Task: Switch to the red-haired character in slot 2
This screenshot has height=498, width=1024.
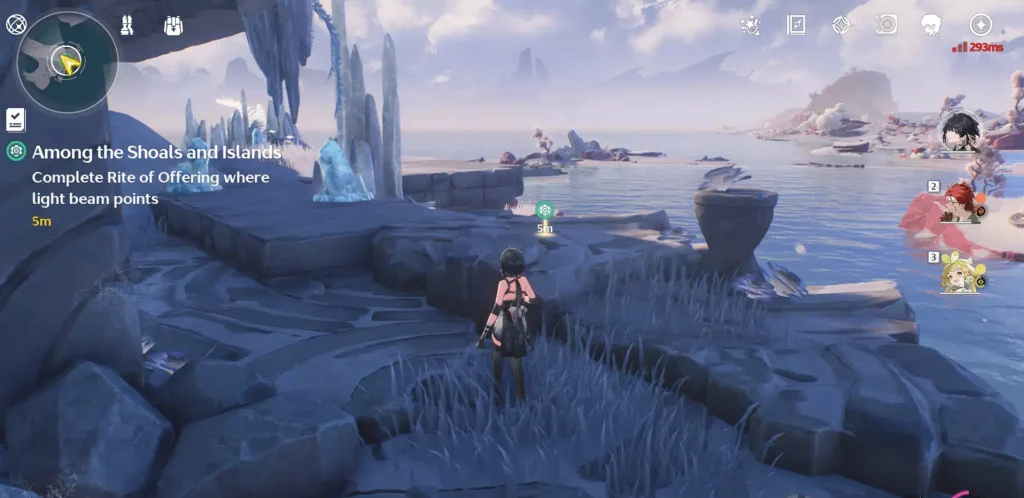Action: pos(962,201)
